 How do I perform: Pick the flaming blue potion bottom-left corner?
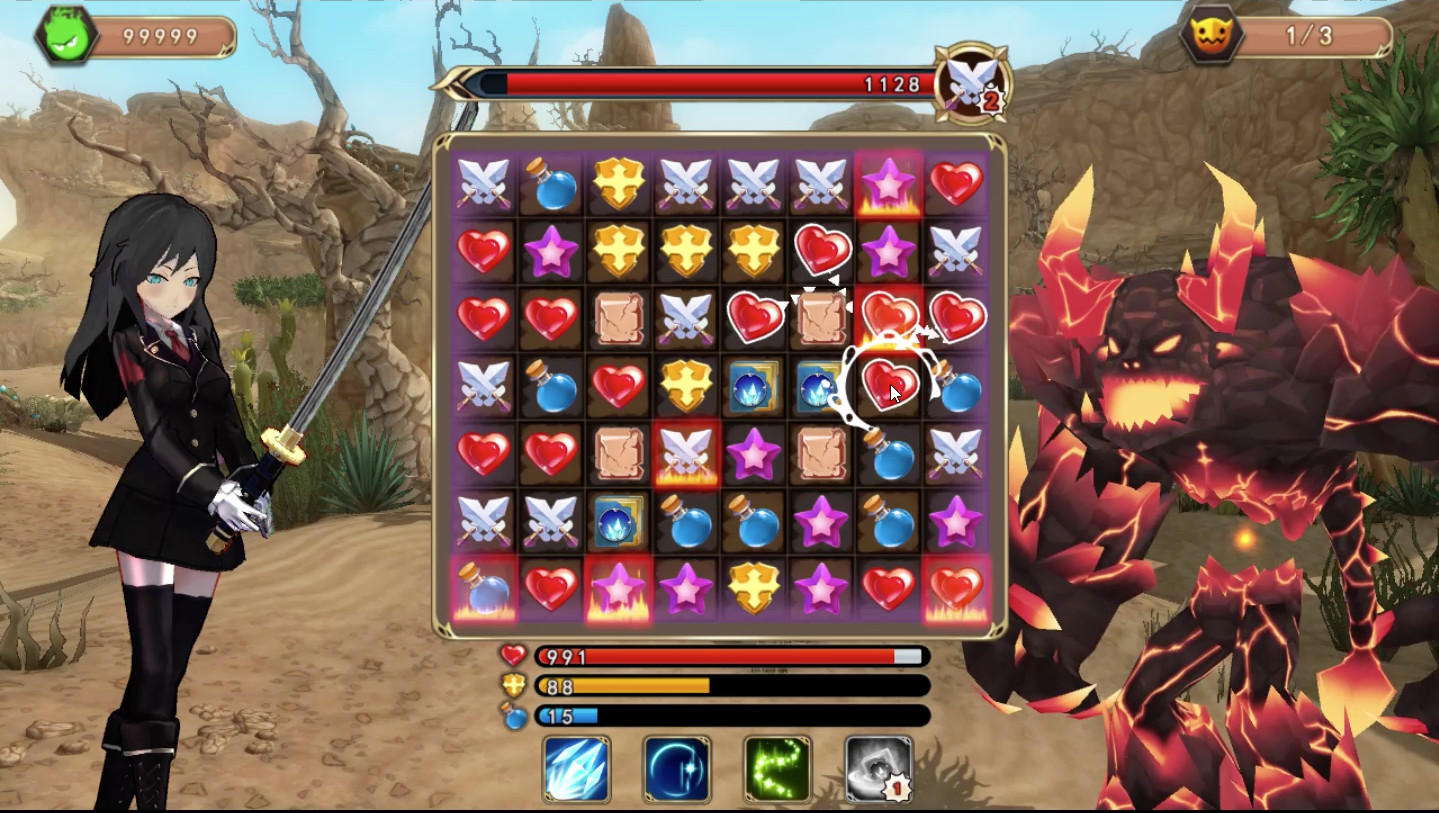(x=481, y=588)
